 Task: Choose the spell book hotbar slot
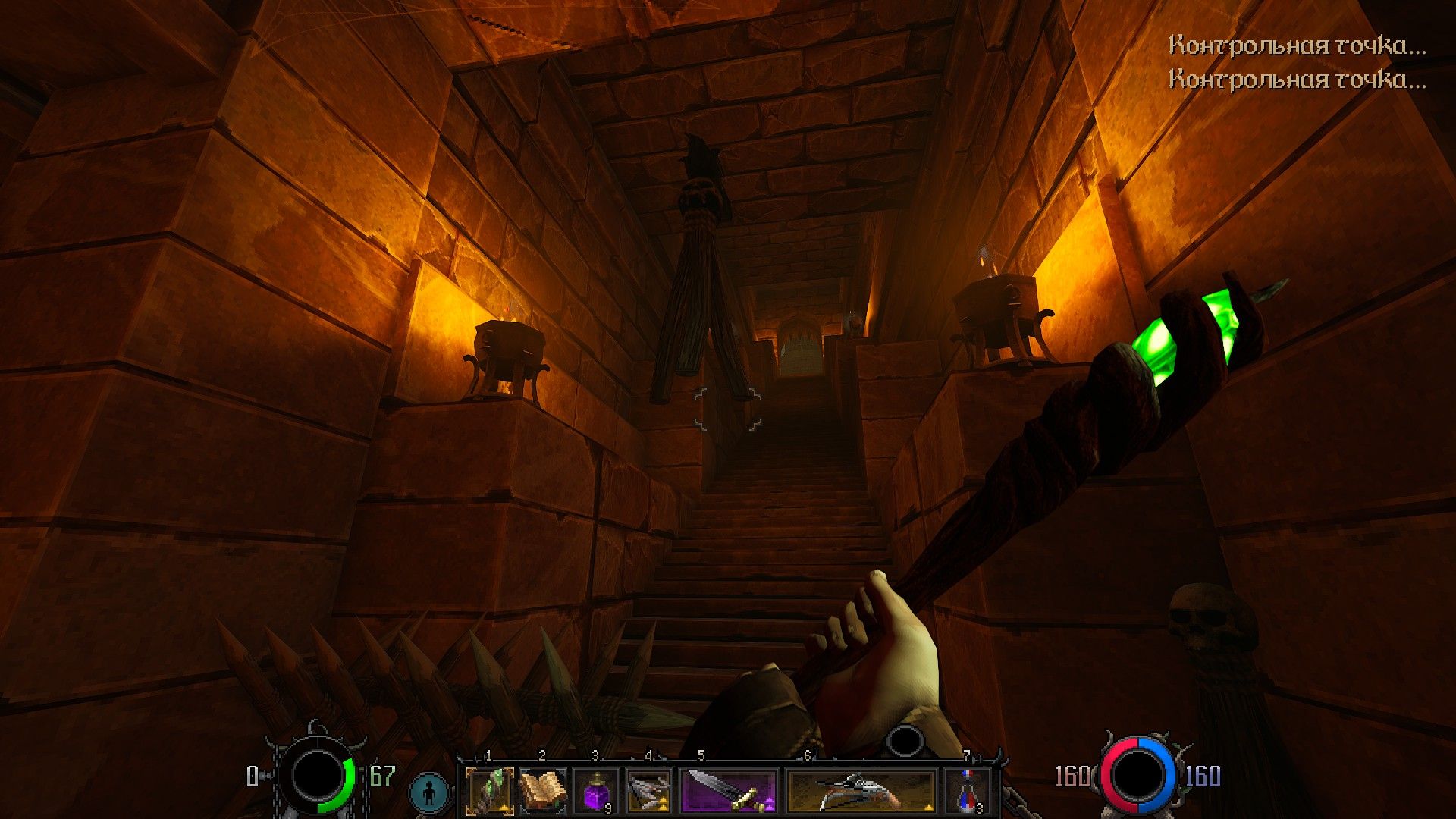[543, 791]
